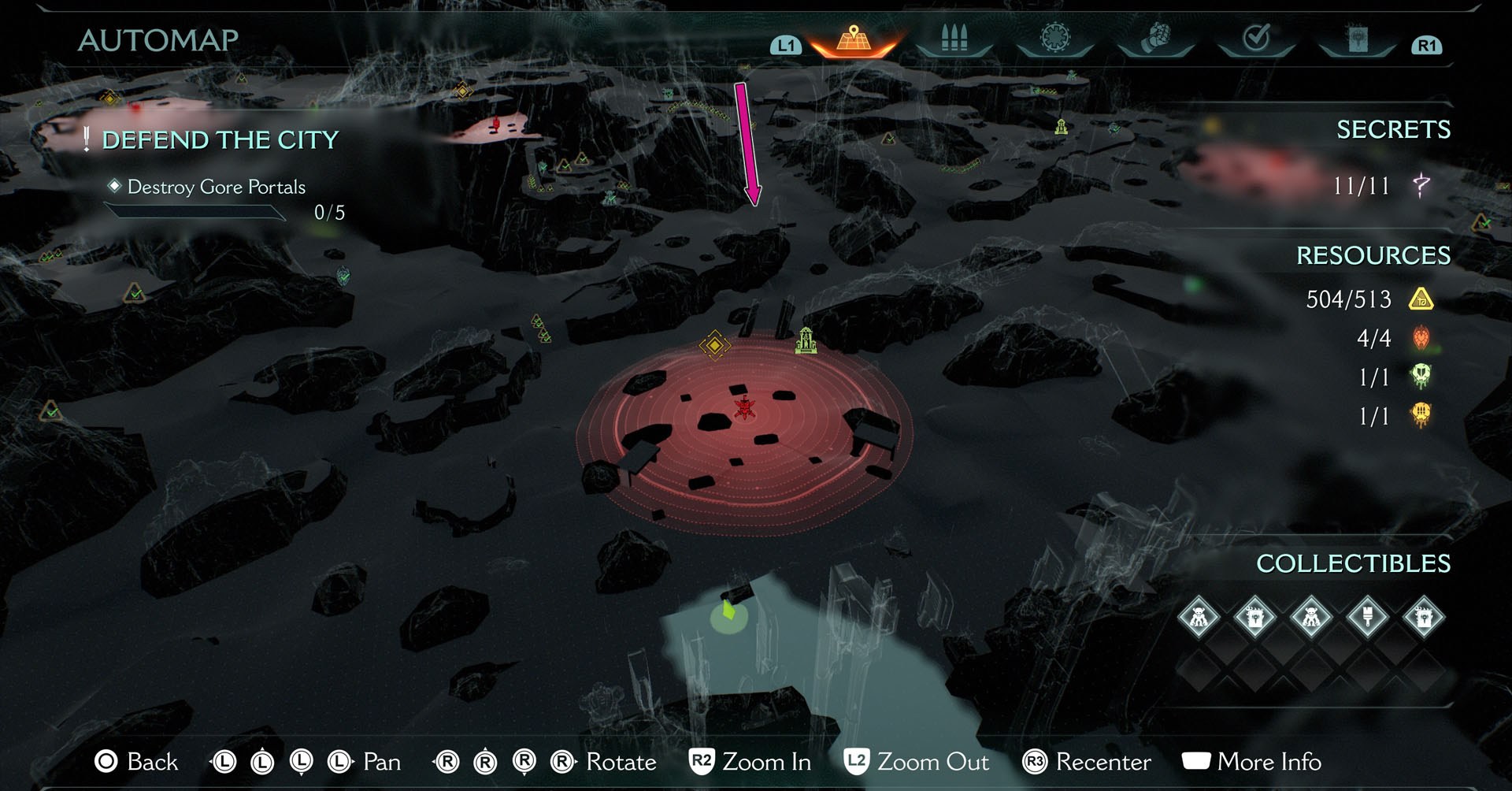Click the paintbrush skin collectible

pyautogui.click(x=1367, y=617)
